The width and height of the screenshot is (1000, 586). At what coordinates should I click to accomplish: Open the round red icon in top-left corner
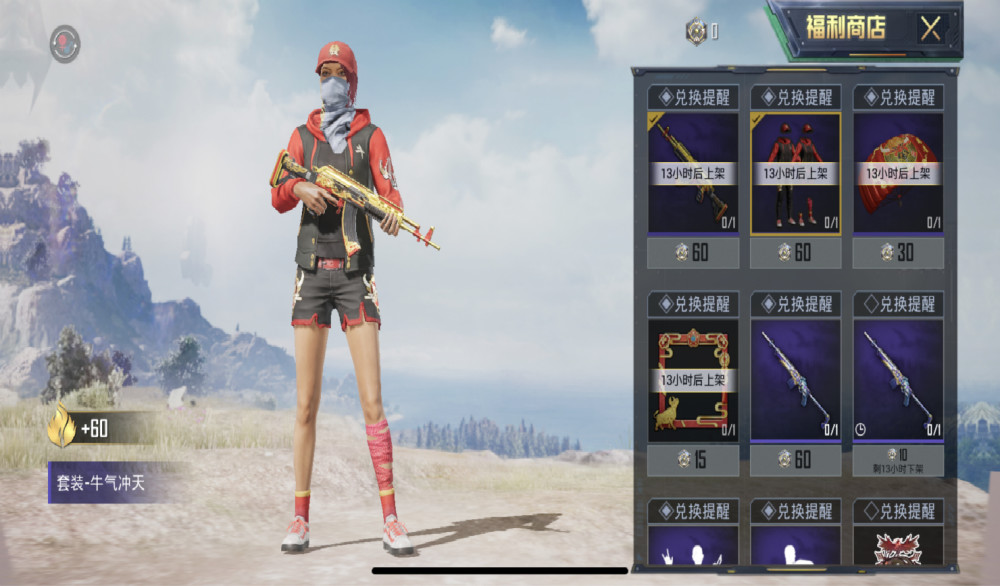tap(65, 44)
